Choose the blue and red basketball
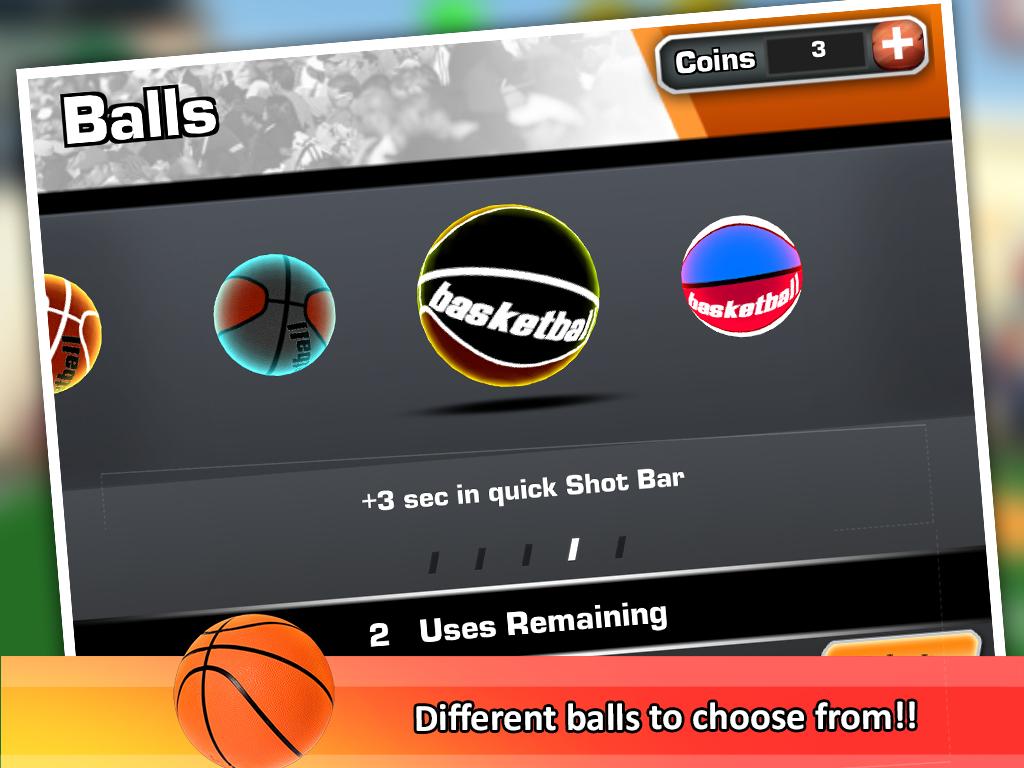This screenshot has width=1024, height=768. [741, 275]
